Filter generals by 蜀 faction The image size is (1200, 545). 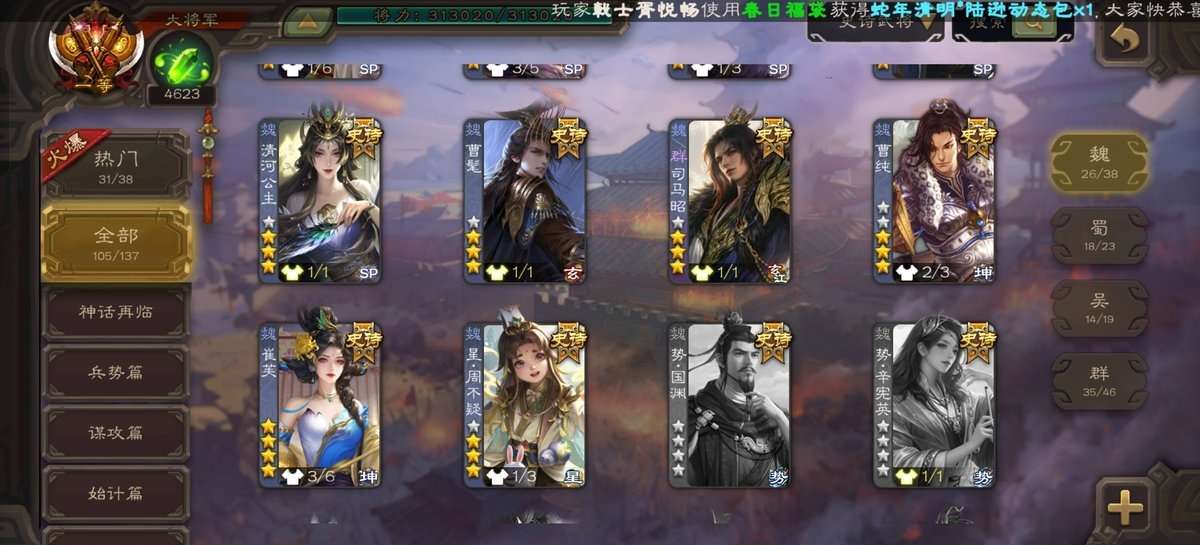coord(1099,236)
